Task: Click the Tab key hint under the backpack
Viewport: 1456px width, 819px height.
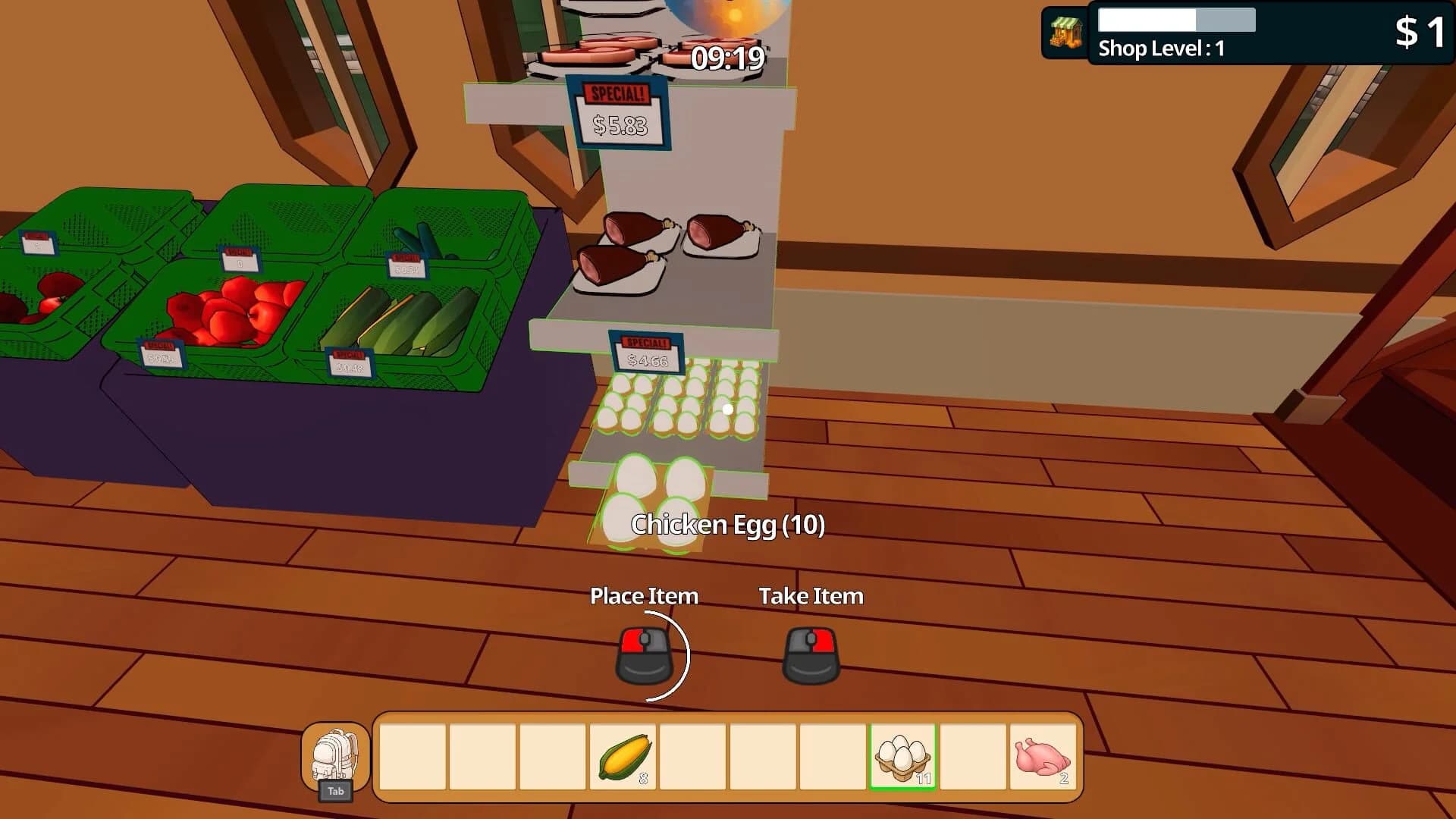Action: point(336,792)
